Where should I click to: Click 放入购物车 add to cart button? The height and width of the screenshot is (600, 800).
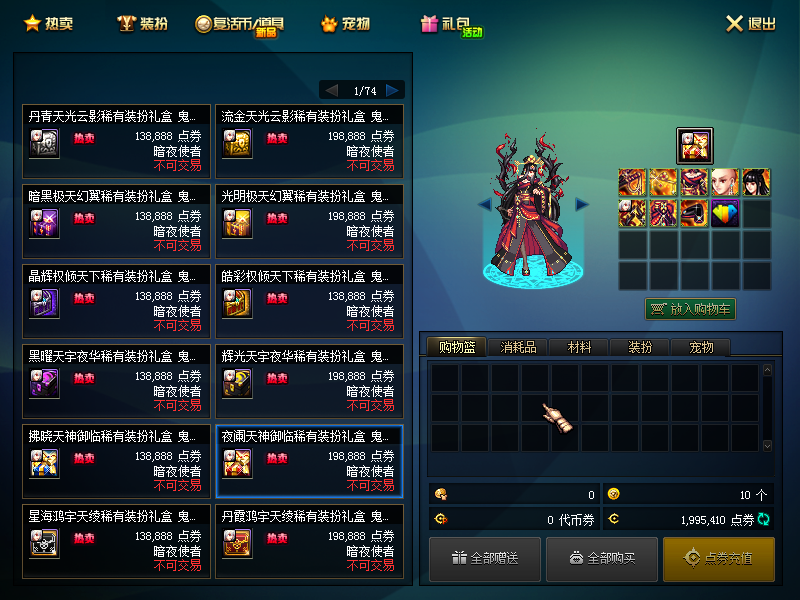pos(690,309)
